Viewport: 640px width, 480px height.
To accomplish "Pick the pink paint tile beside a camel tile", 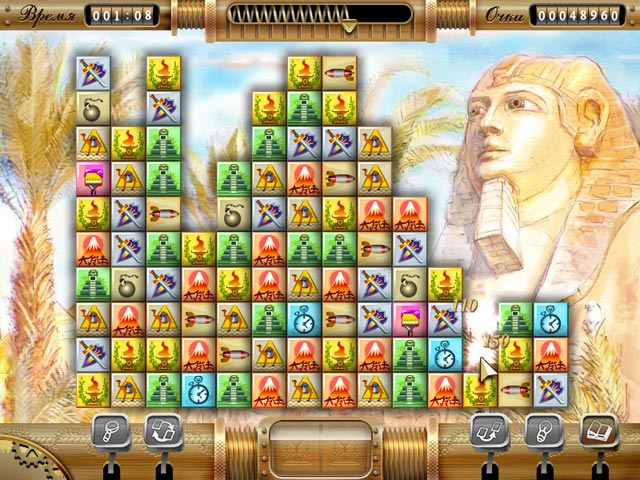I will click(93, 178).
